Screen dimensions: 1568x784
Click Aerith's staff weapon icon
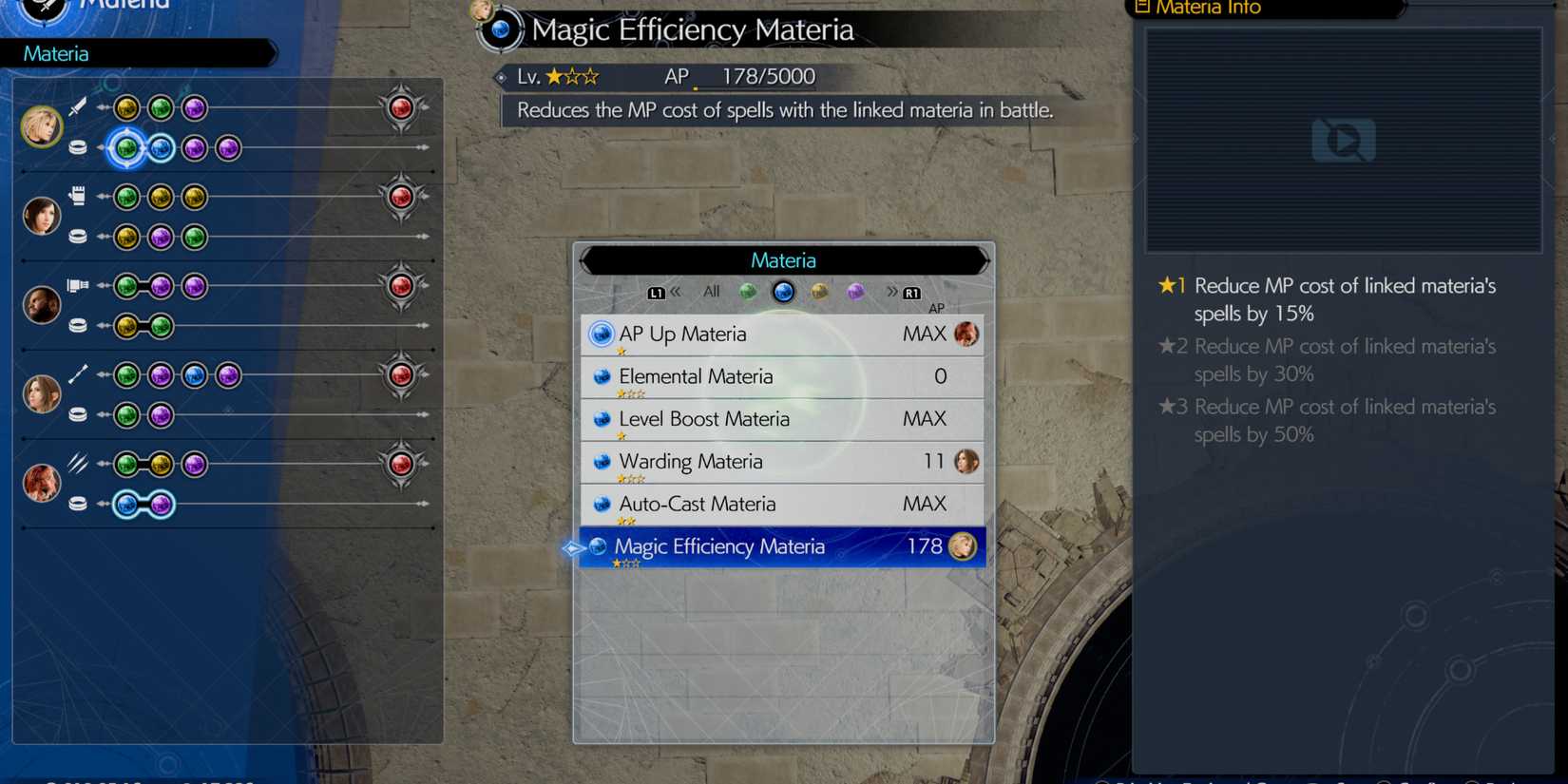coord(79,373)
